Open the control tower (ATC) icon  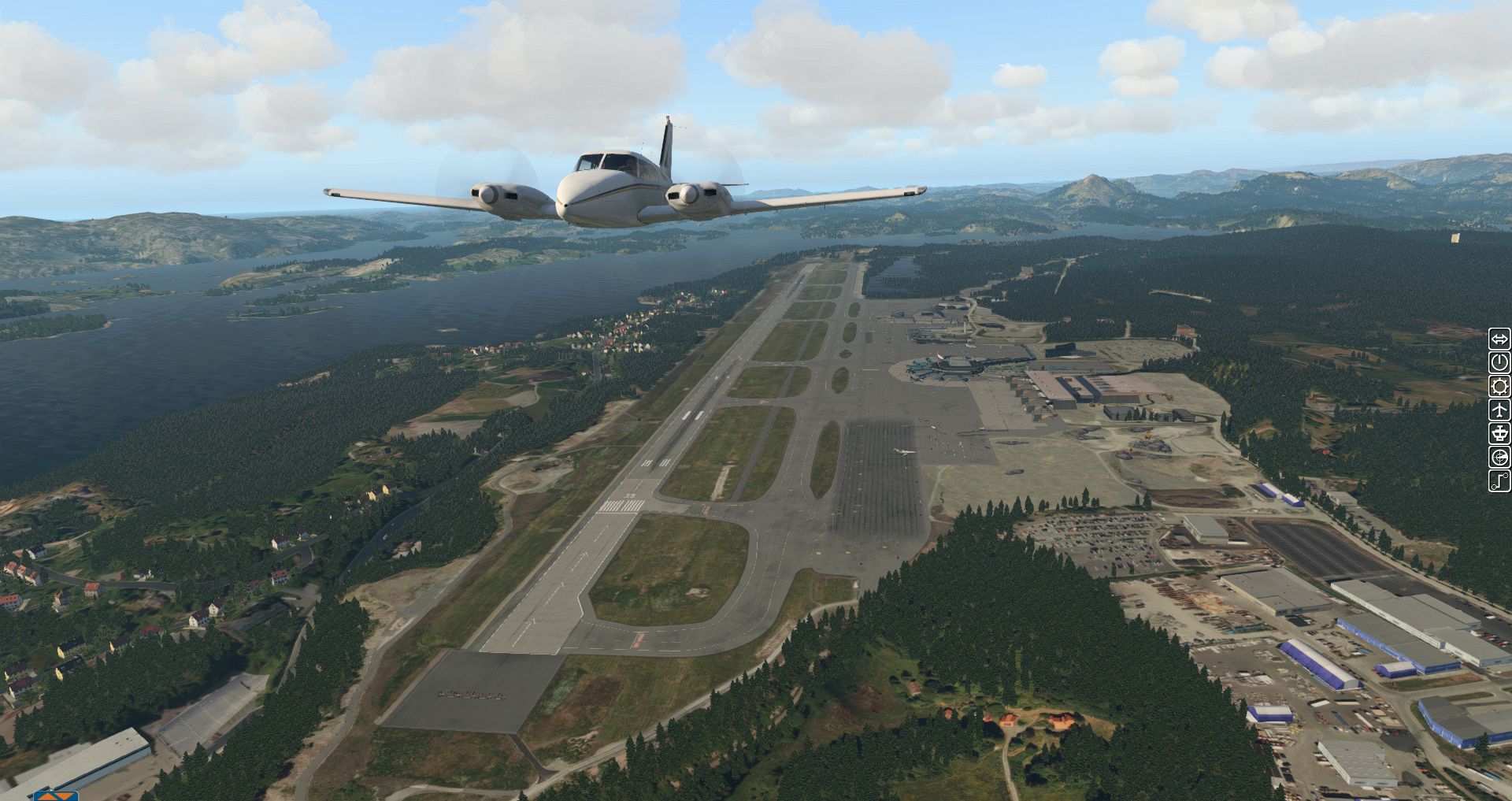1499,433
